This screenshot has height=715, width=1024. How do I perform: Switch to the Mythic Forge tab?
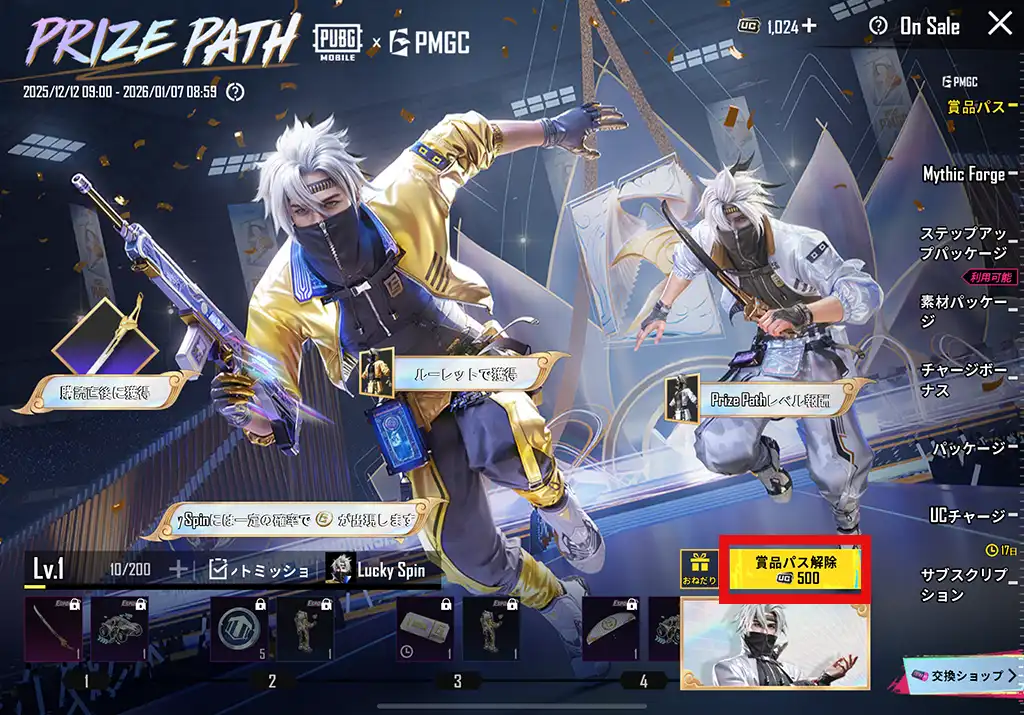(x=963, y=174)
